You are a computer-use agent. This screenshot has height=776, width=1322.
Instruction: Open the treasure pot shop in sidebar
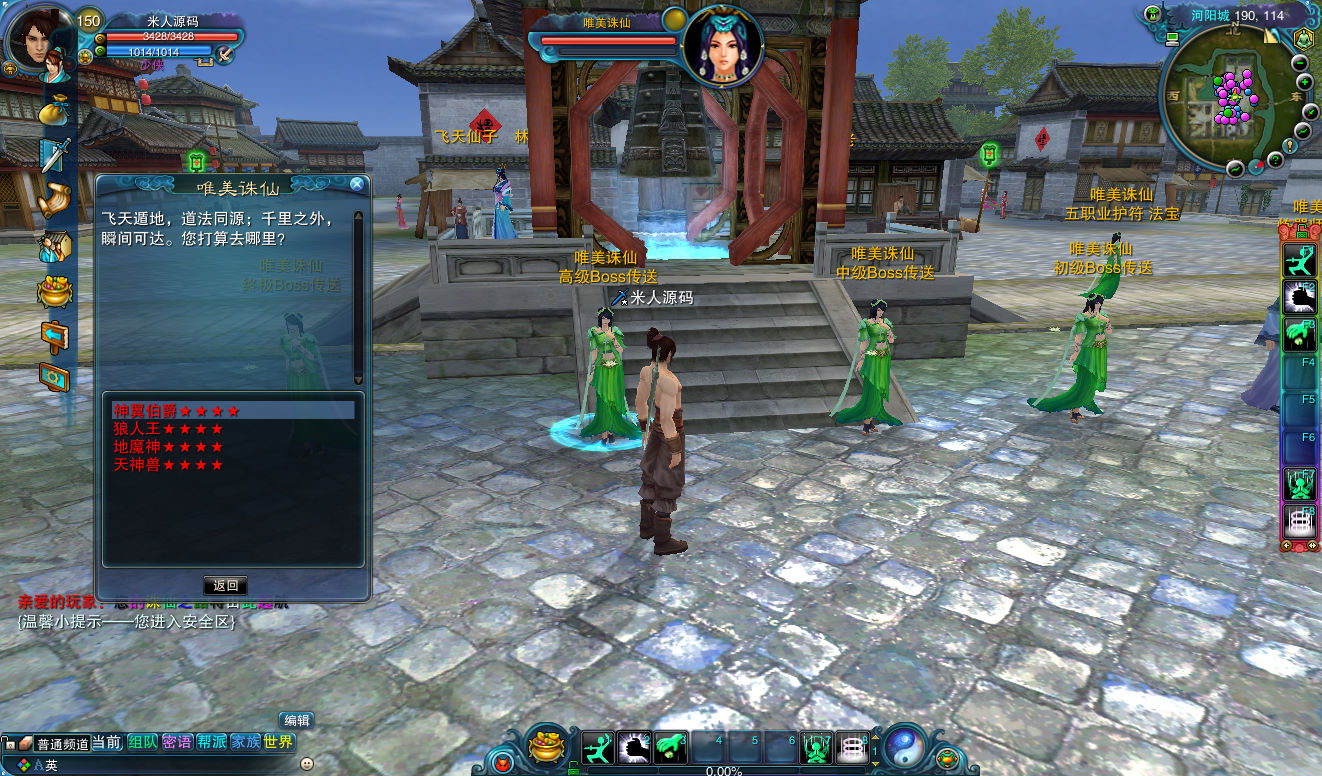tap(54, 291)
